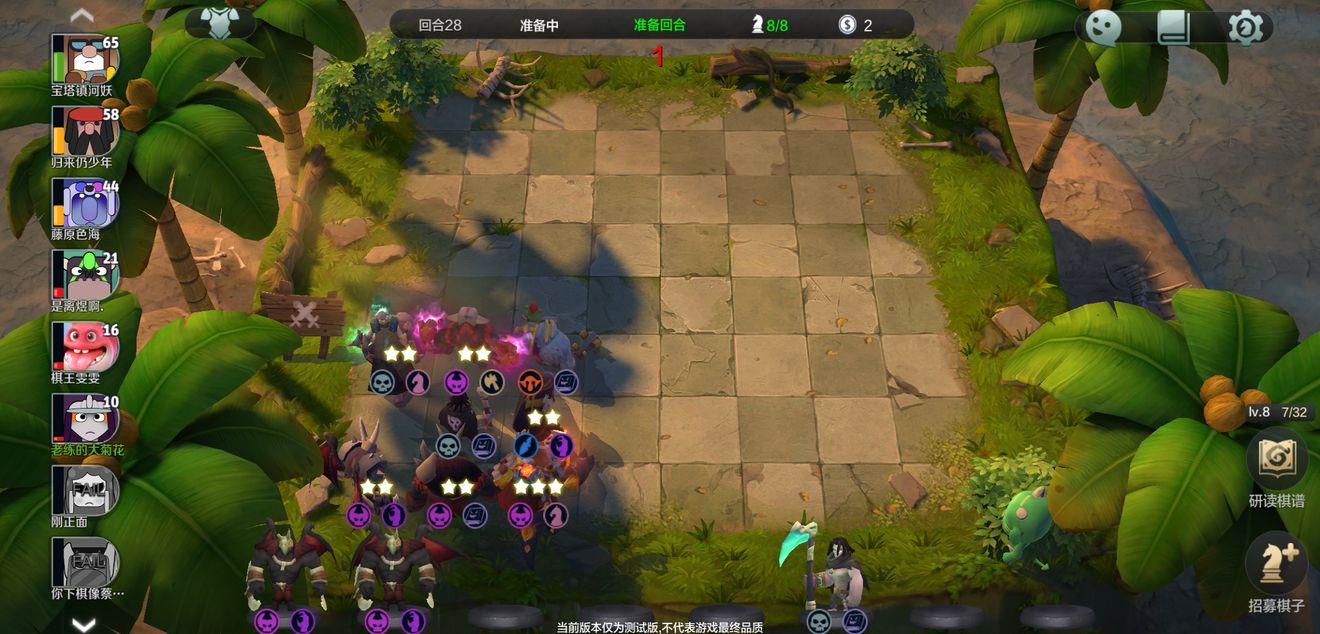Select player 归来仍少年 in the list
The width and height of the screenshot is (1320, 634).
tap(86, 132)
